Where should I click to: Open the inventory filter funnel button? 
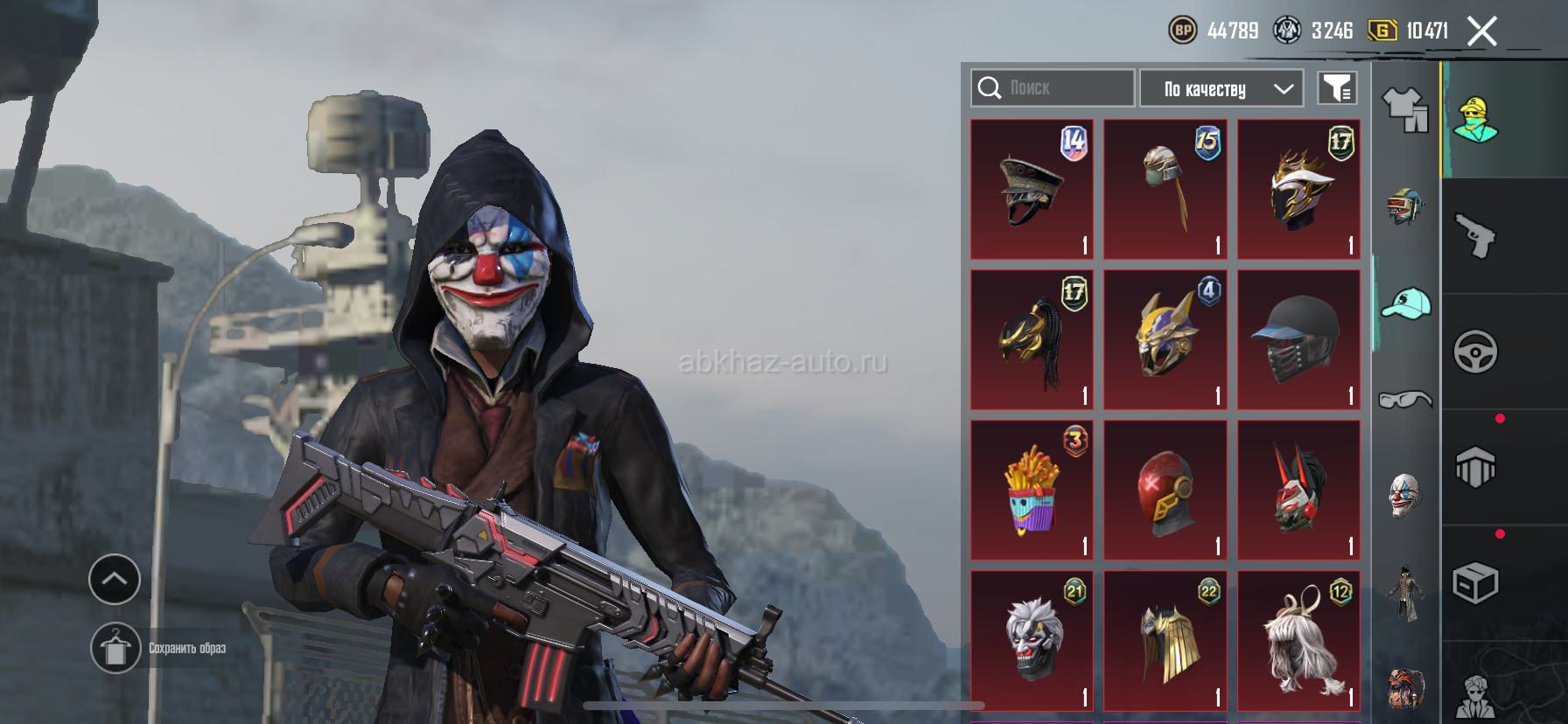tap(1337, 88)
